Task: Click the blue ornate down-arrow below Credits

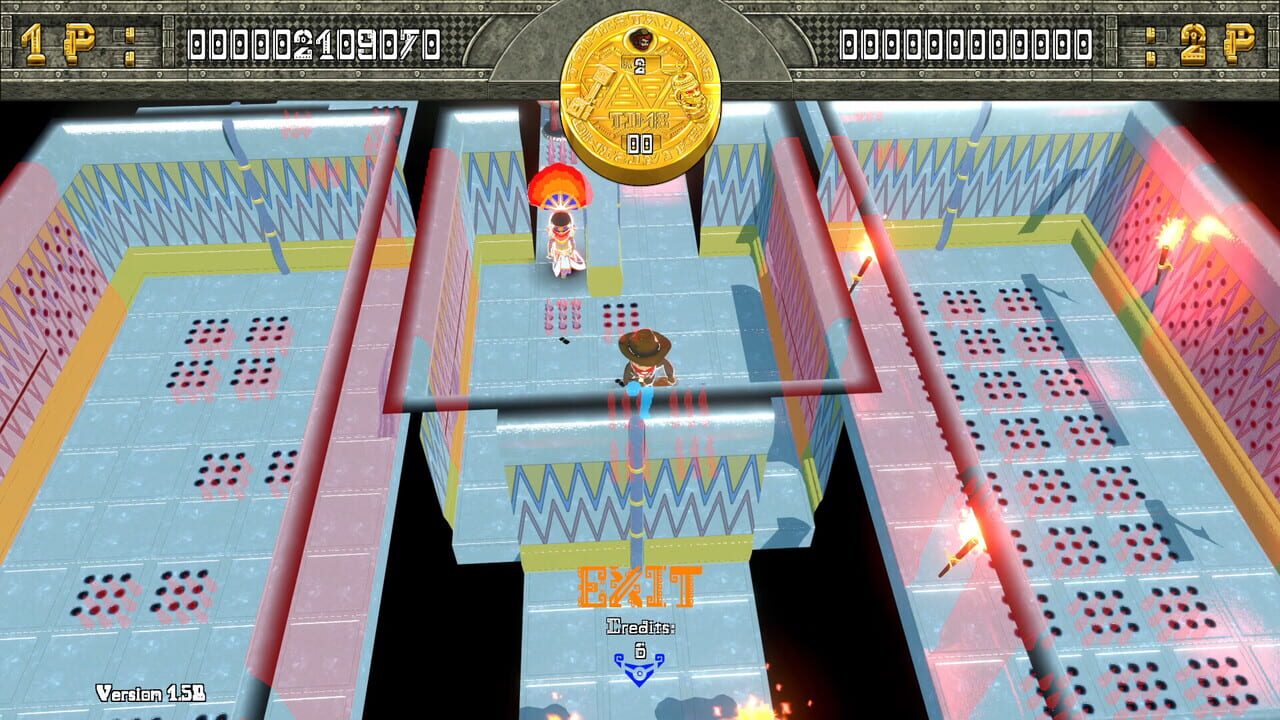Action: click(640, 670)
